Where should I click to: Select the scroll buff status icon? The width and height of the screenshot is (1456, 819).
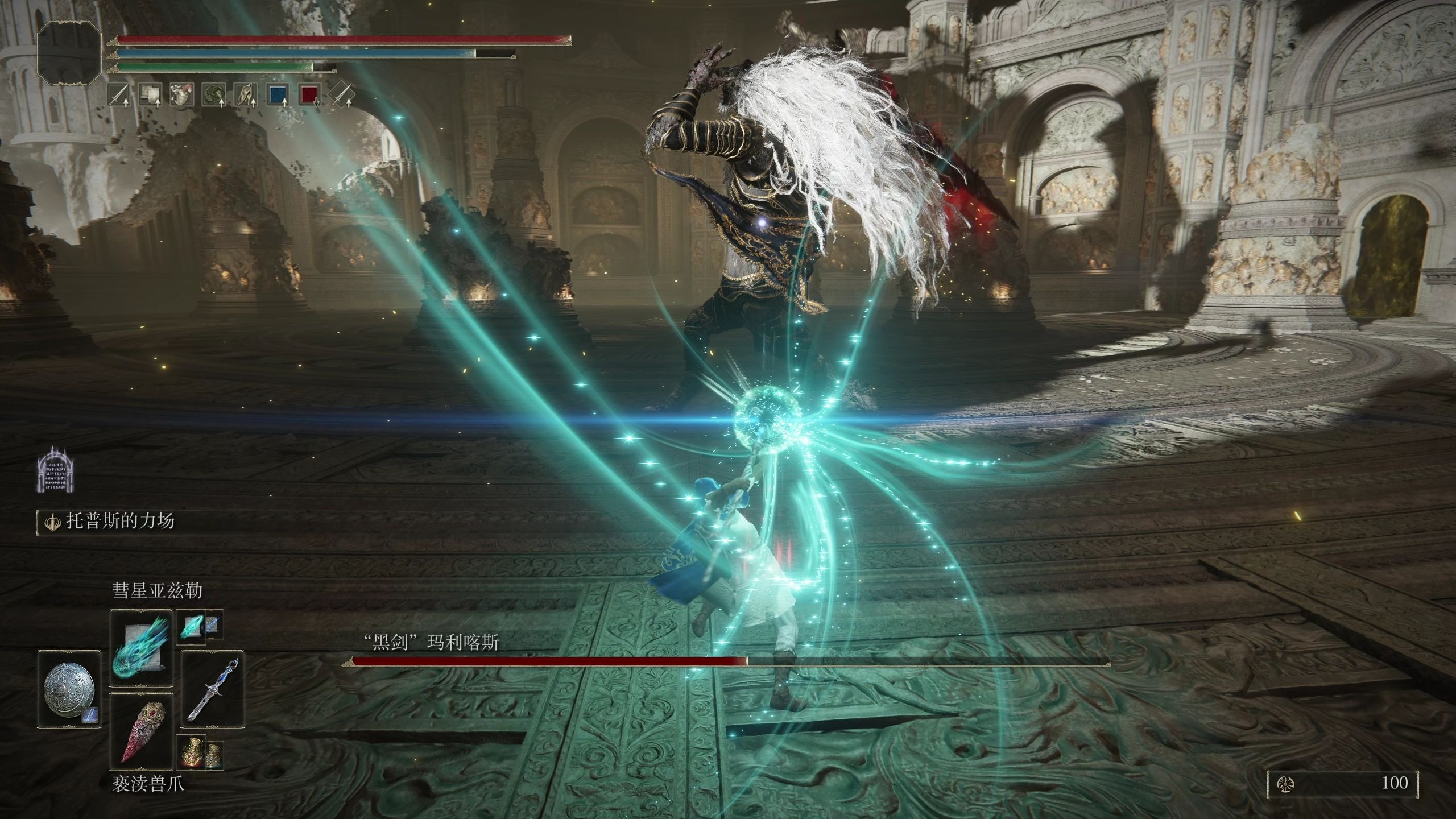[x=151, y=95]
